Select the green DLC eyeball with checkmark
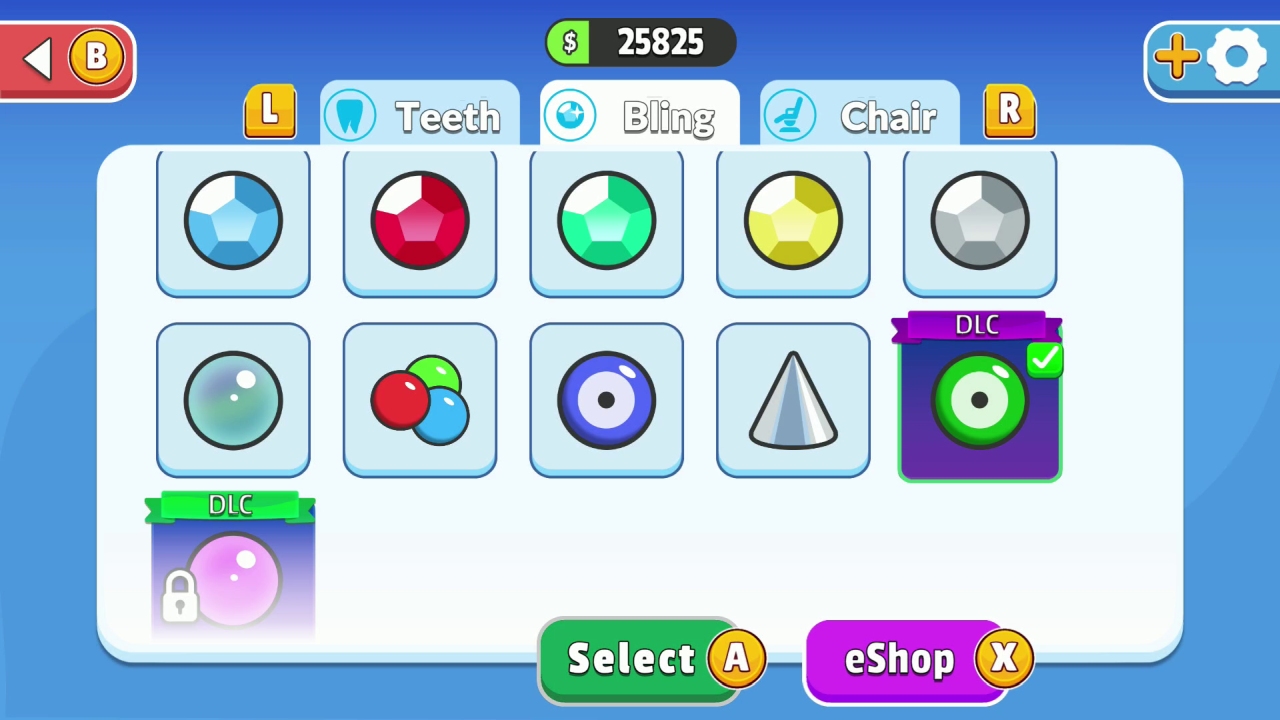This screenshot has height=720, width=1280. (979, 400)
